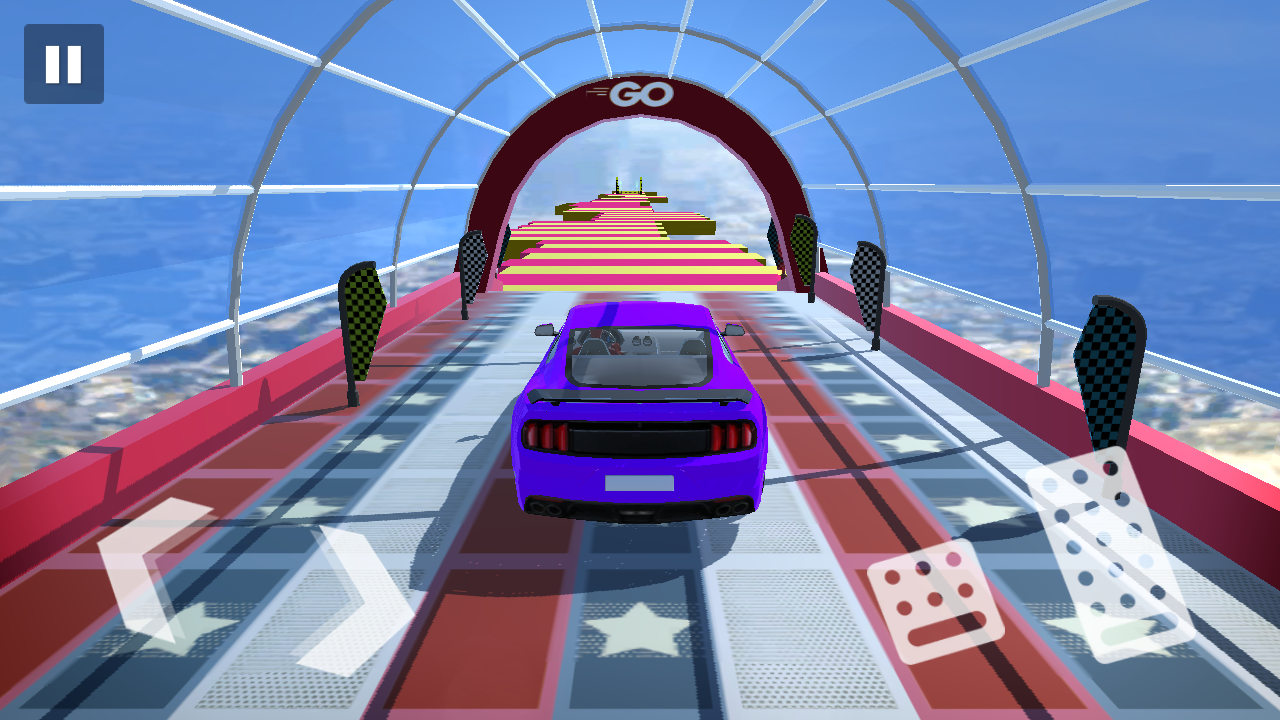Hit the tall gas pedal to accelerate
This screenshot has height=720, width=1280.
pos(1110,553)
